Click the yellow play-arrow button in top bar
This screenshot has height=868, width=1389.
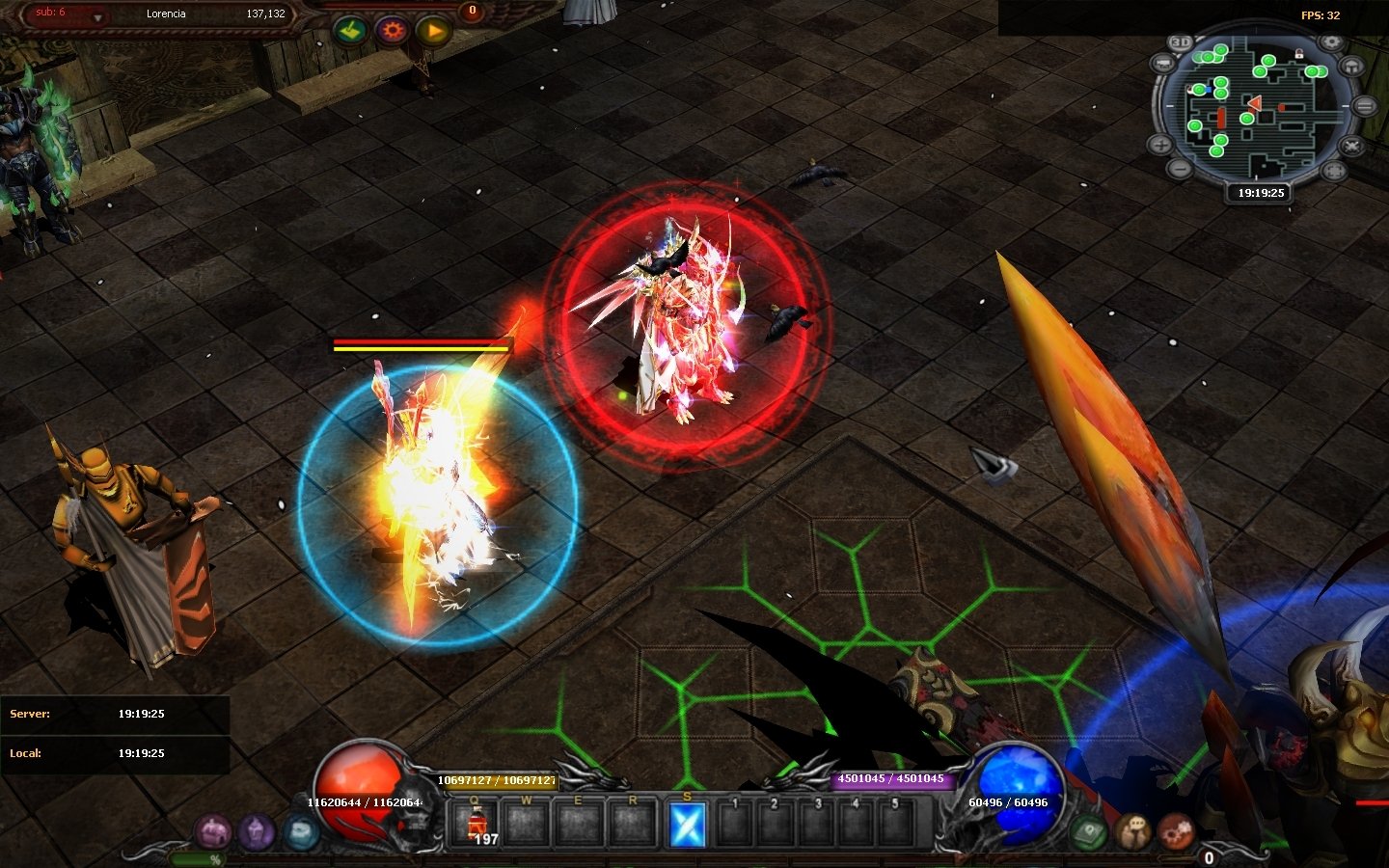point(434,31)
